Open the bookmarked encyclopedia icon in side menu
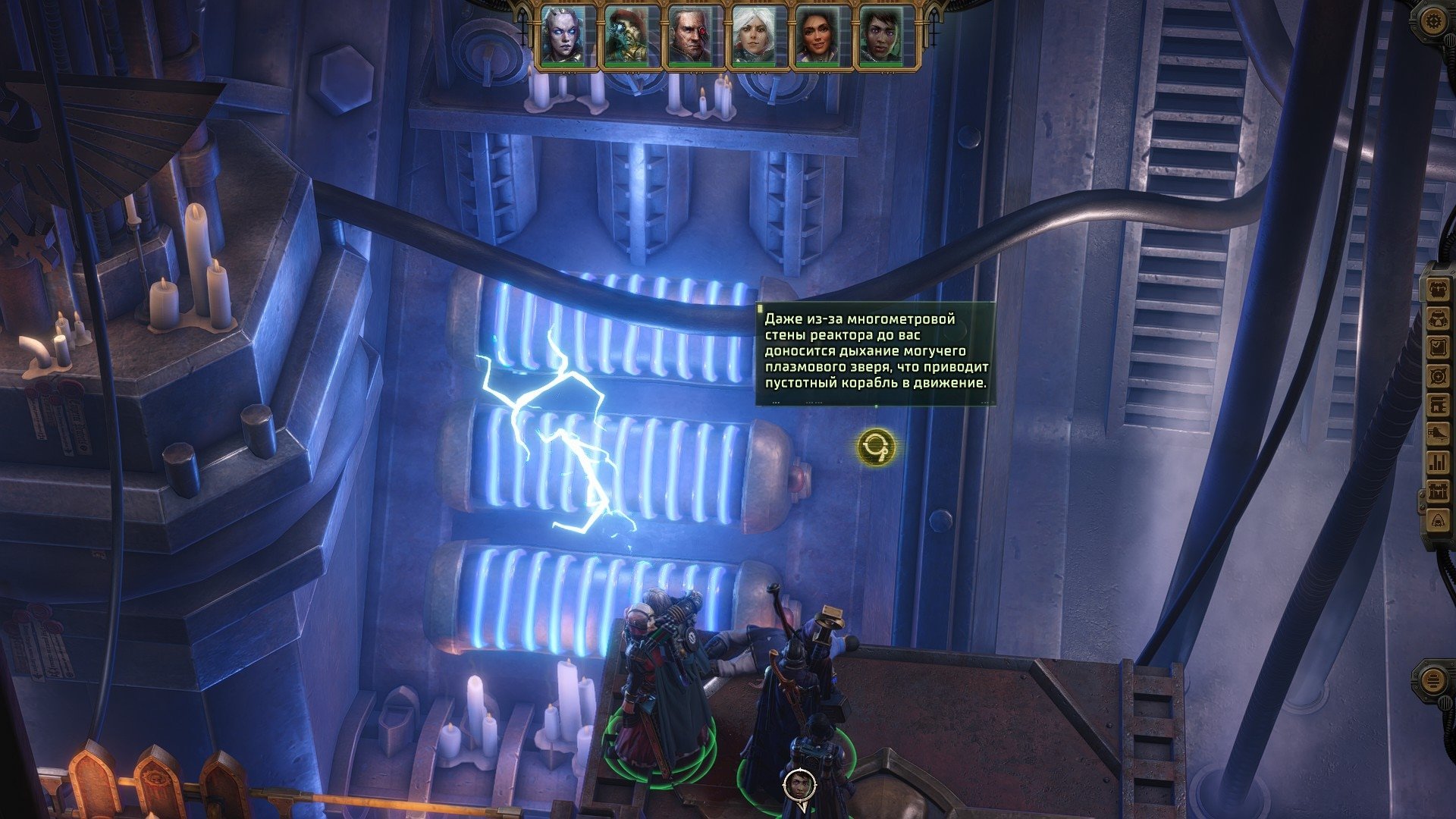1456x819 pixels. [x=1438, y=406]
